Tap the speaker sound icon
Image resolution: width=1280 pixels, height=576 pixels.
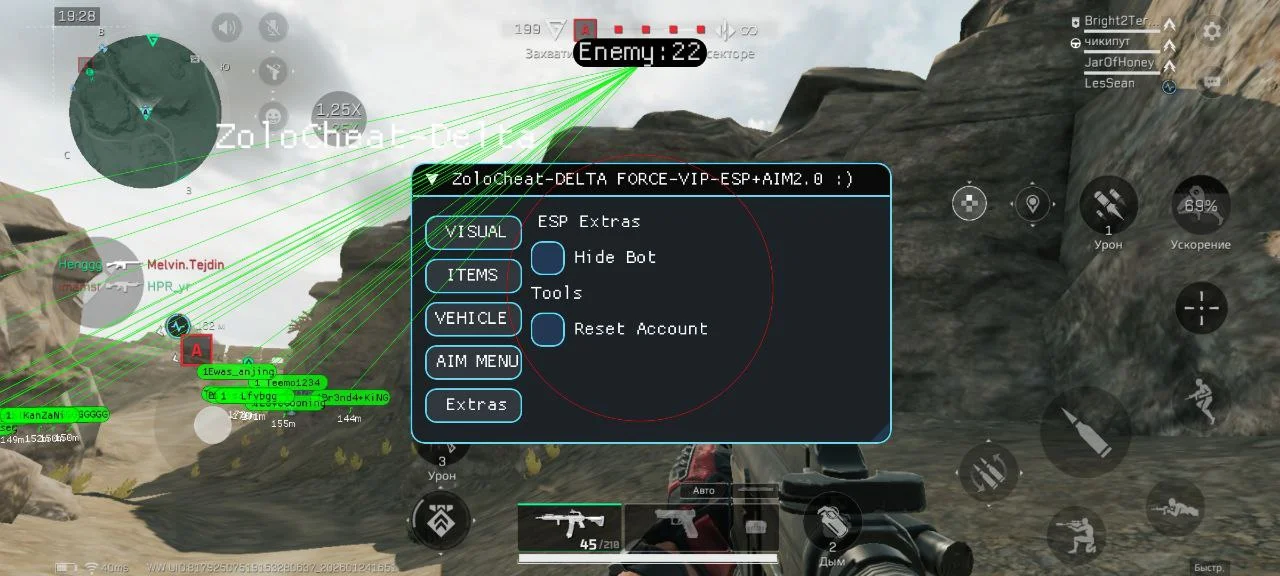click(x=227, y=28)
